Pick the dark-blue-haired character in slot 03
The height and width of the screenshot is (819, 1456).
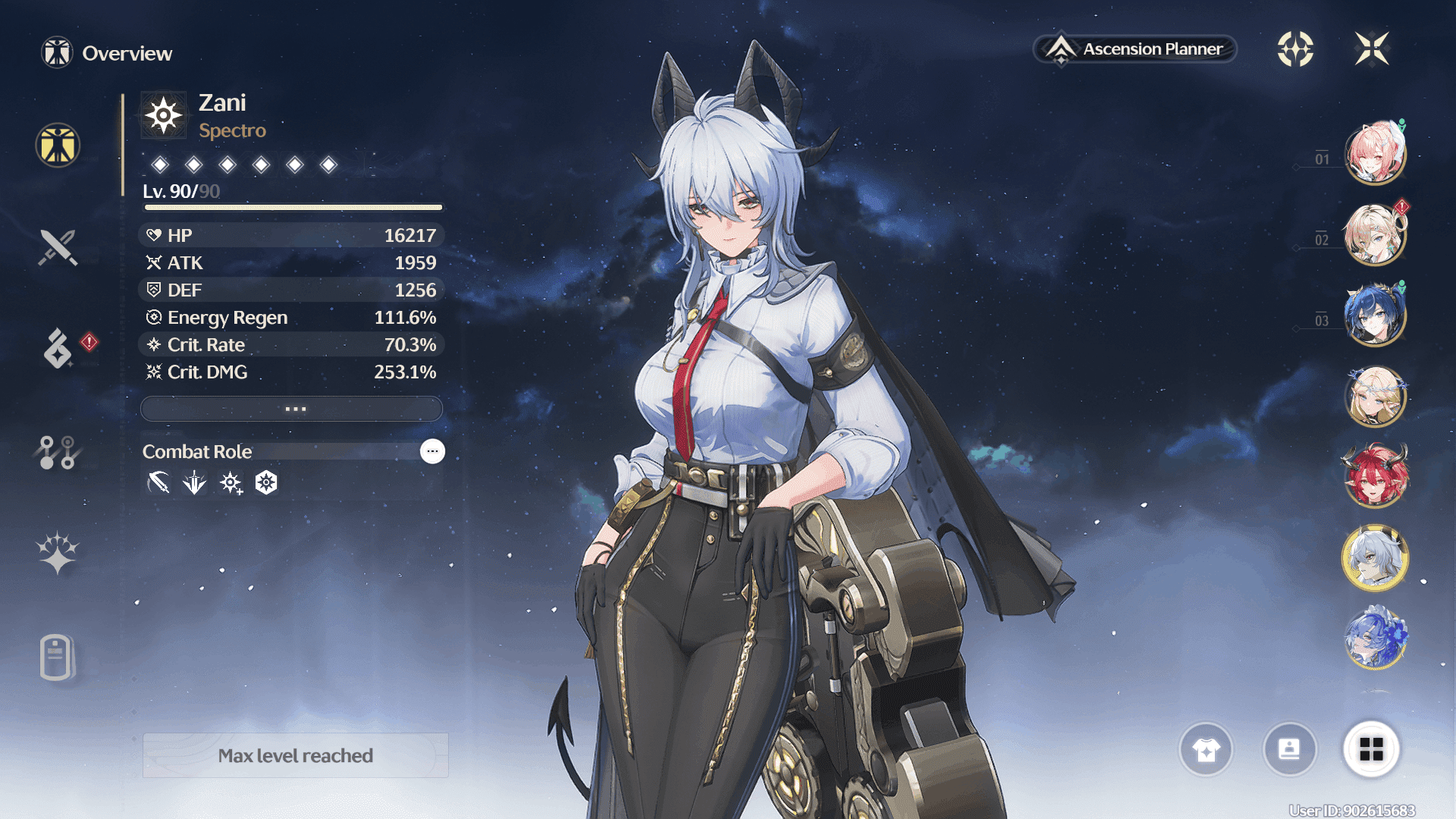coord(1375,315)
